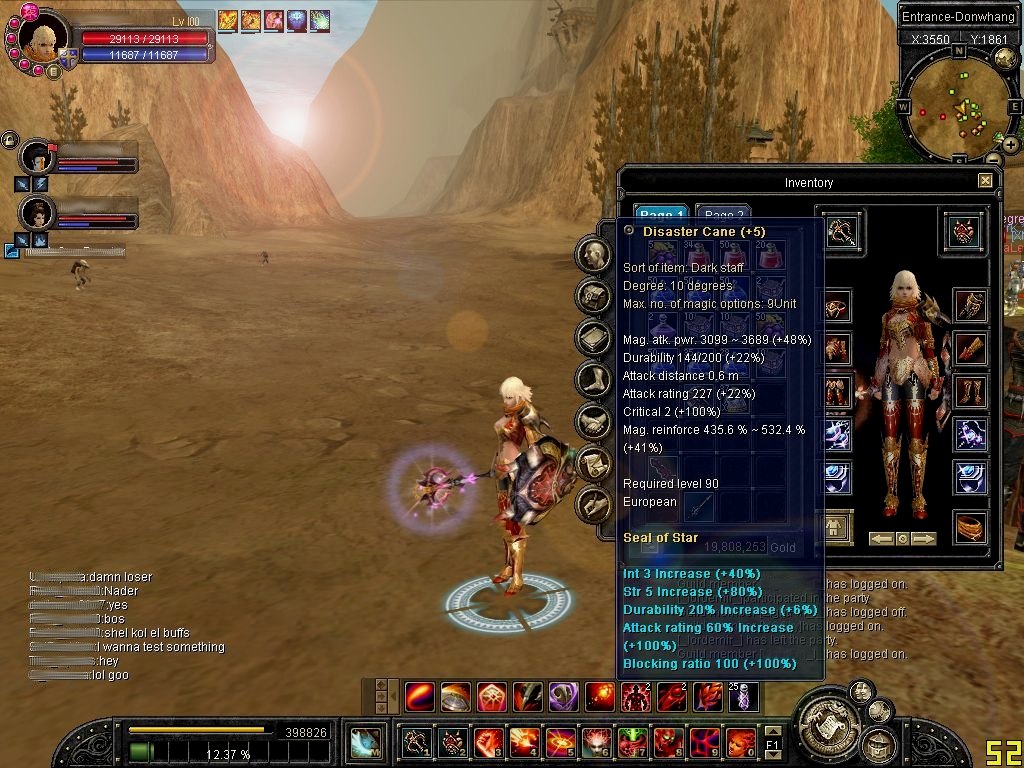The image size is (1024, 768).
Task: Activate hotbar skill in slot 3
Action: pyautogui.click(x=488, y=742)
